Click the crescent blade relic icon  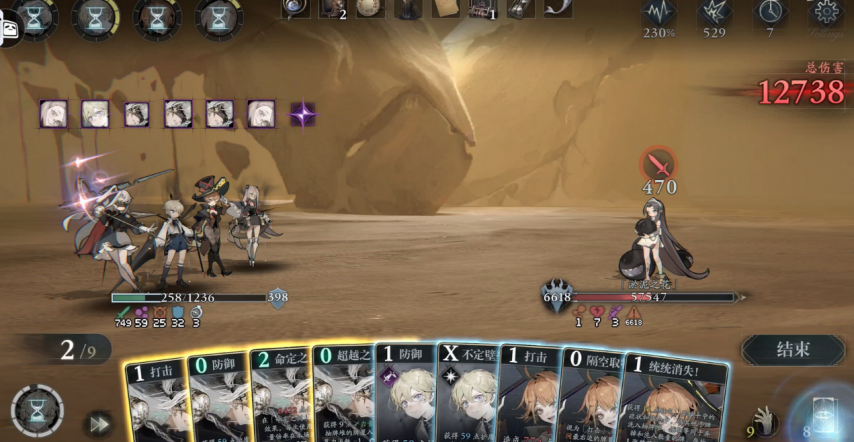click(557, 8)
